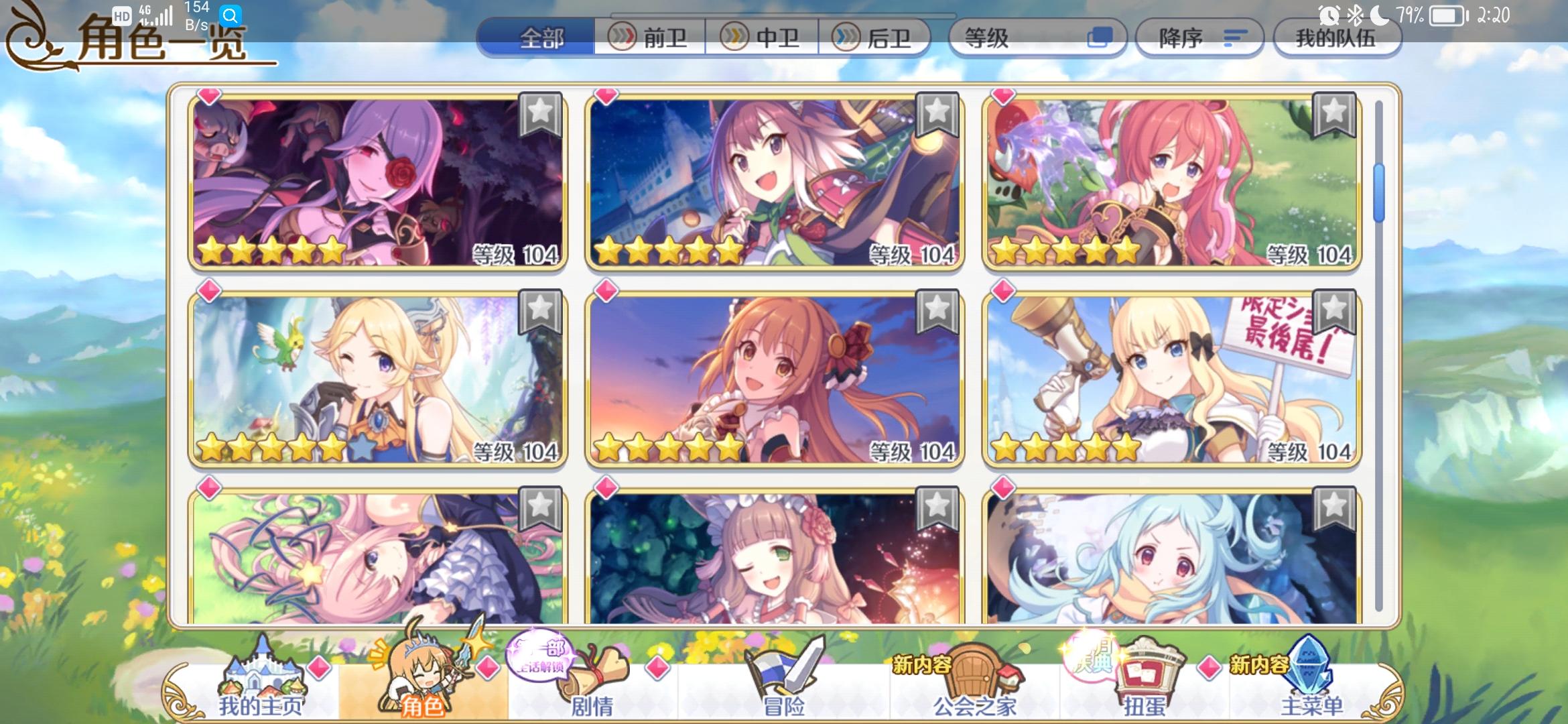
Task: Toggle 降序 descending sort order
Action: pyautogui.click(x=1199, y=38)
